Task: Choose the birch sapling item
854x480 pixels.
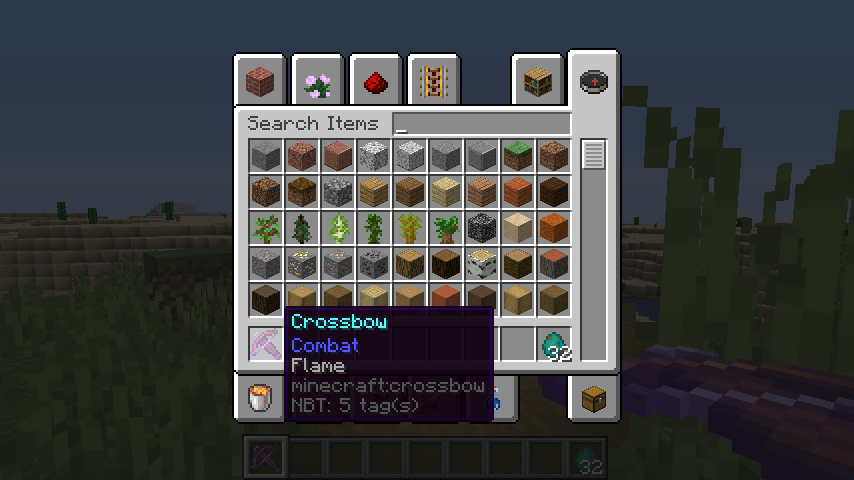Action: point(338,227)
